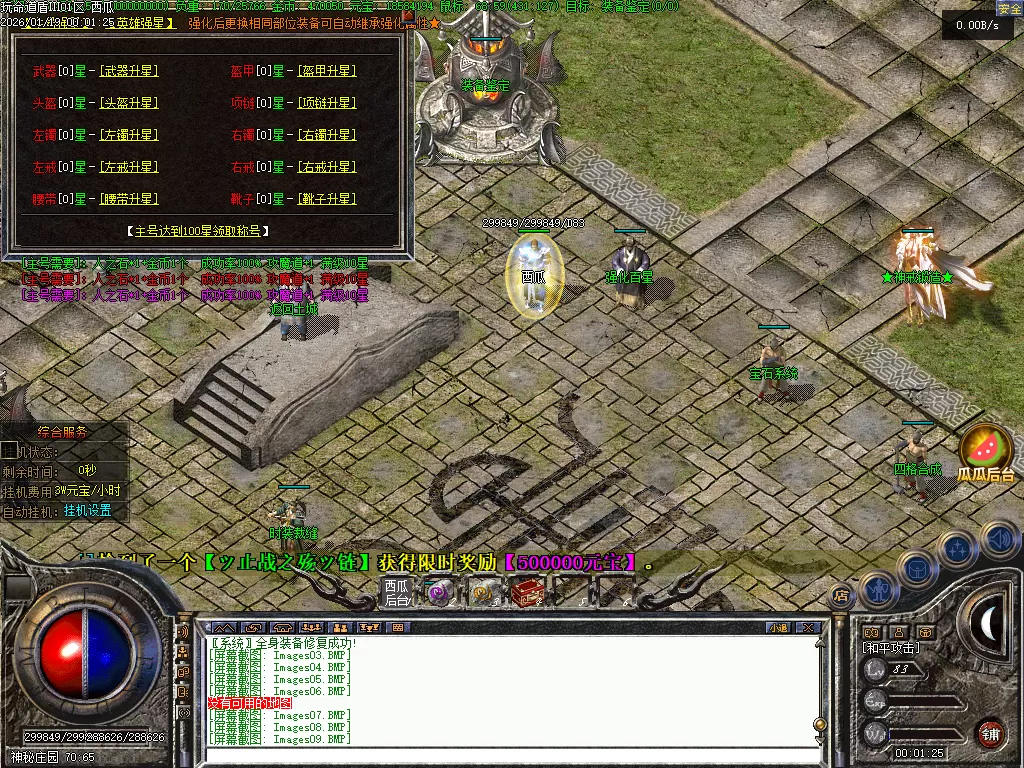Choose the 靴子升星 boots upgrade link
The width and height of the screenshot is (1024, 768).
327,199
